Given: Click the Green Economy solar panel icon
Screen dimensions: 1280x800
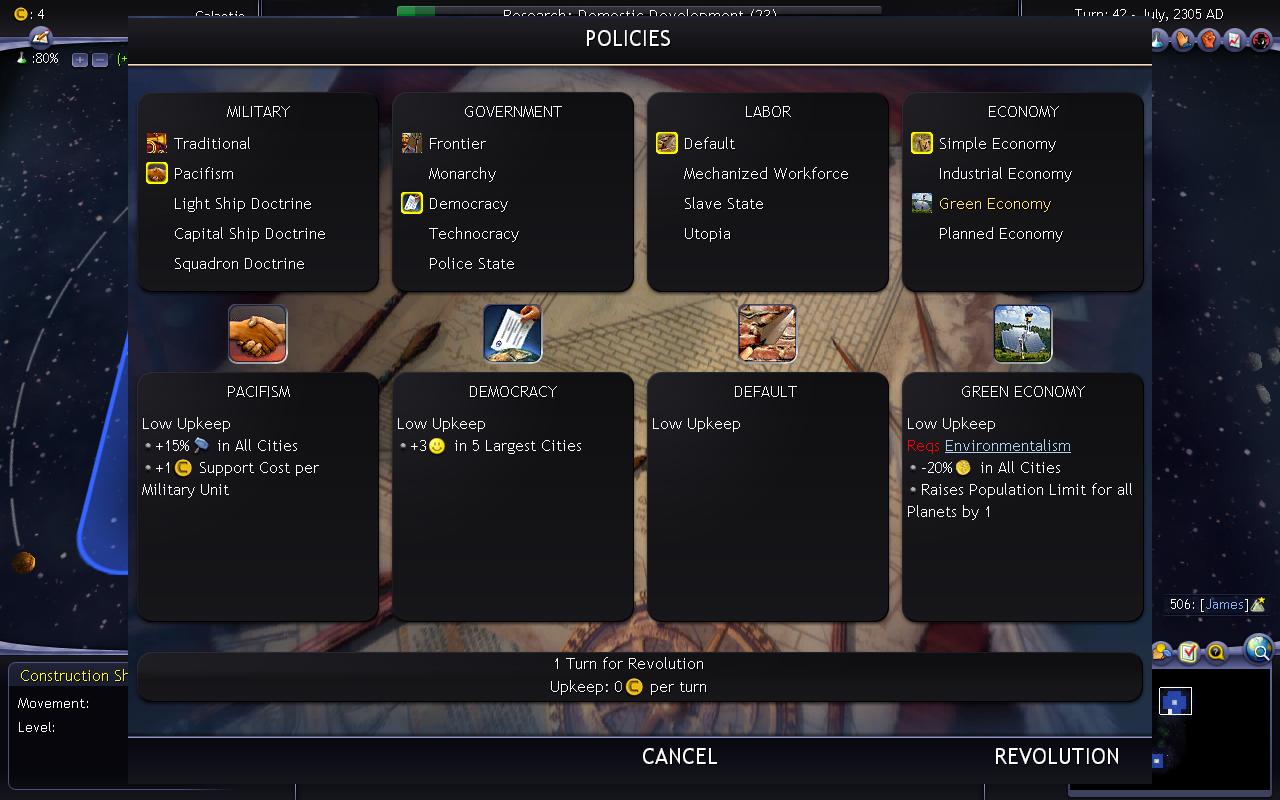Looking at the screenshot, I should [x=1022, y=334].
